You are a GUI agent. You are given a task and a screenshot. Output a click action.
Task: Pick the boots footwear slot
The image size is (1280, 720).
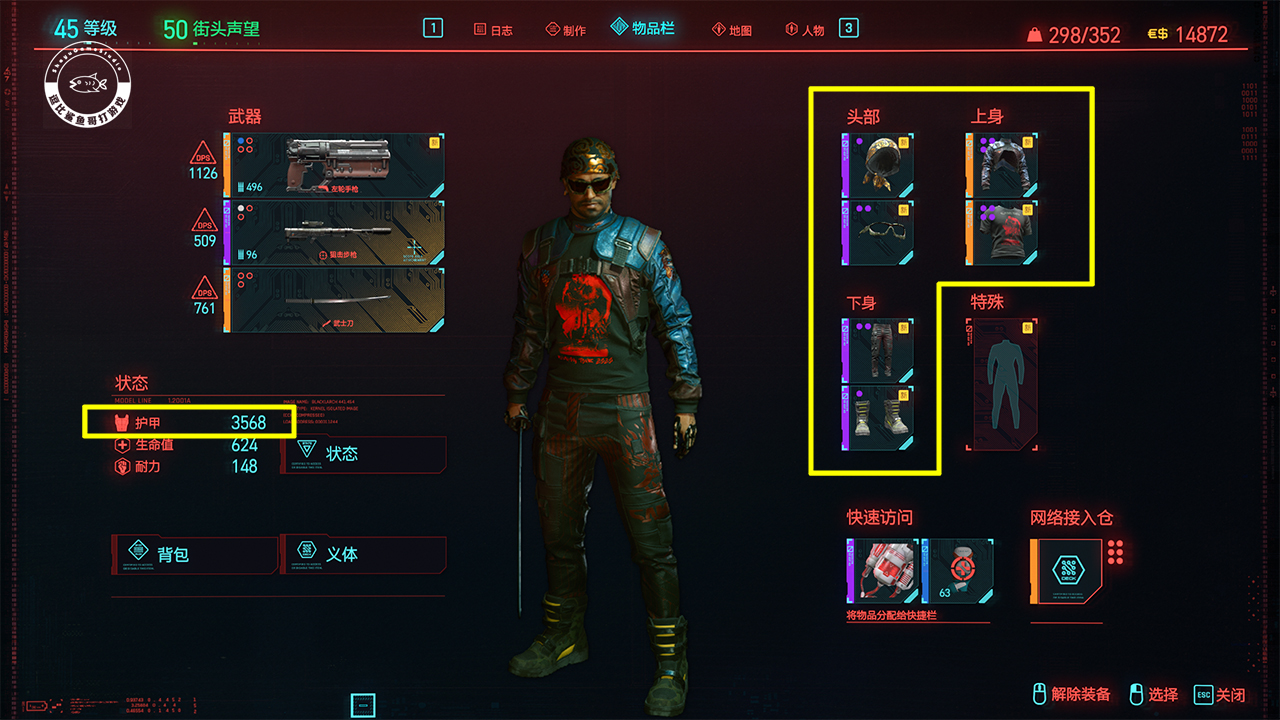pyautogui.click(x=879, y=417)
